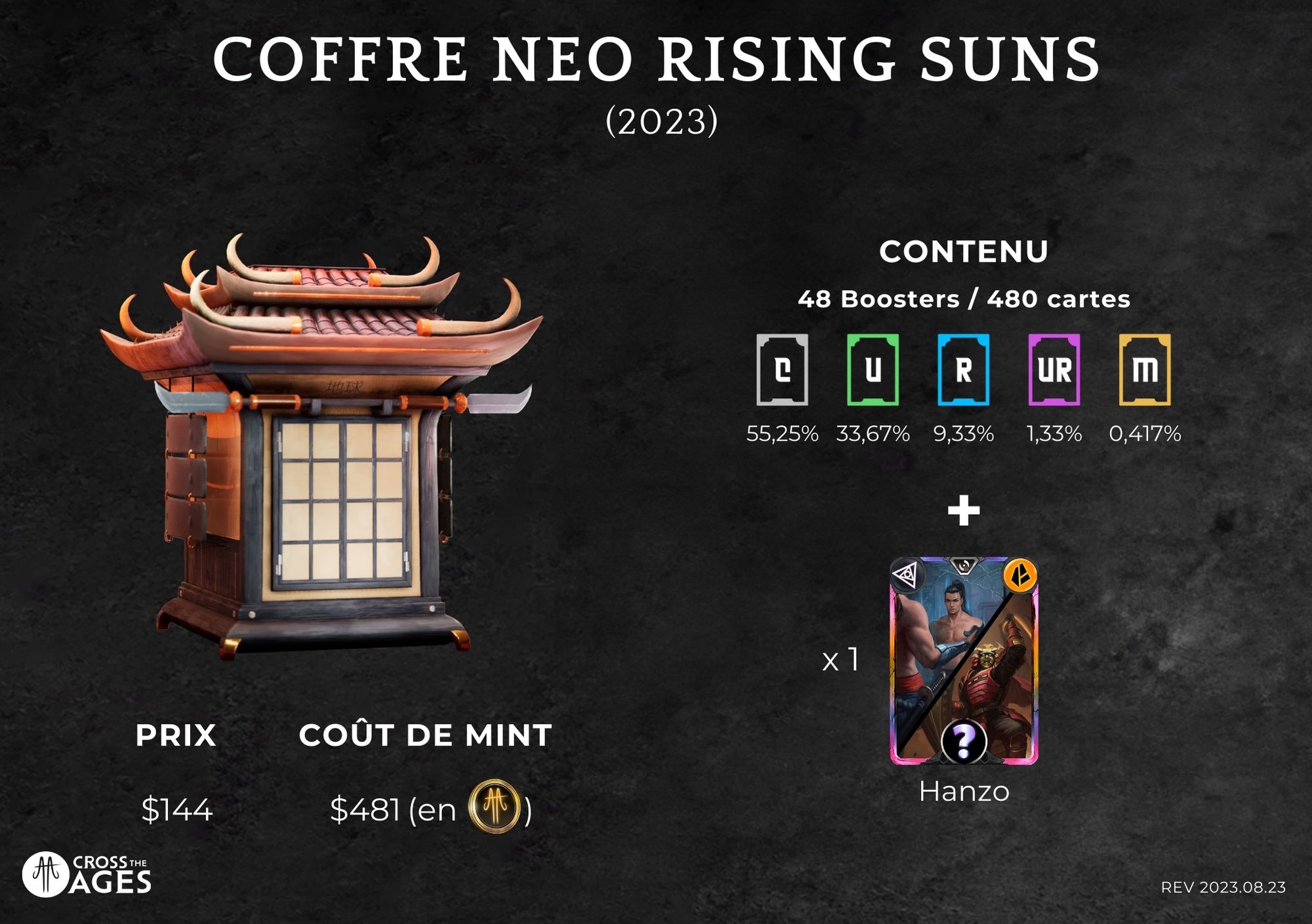Image resolution: width=1312 pixels, height=924 pixels.
Task: Pick the gold Mythic rarity icon
Action: (1145, 370)
